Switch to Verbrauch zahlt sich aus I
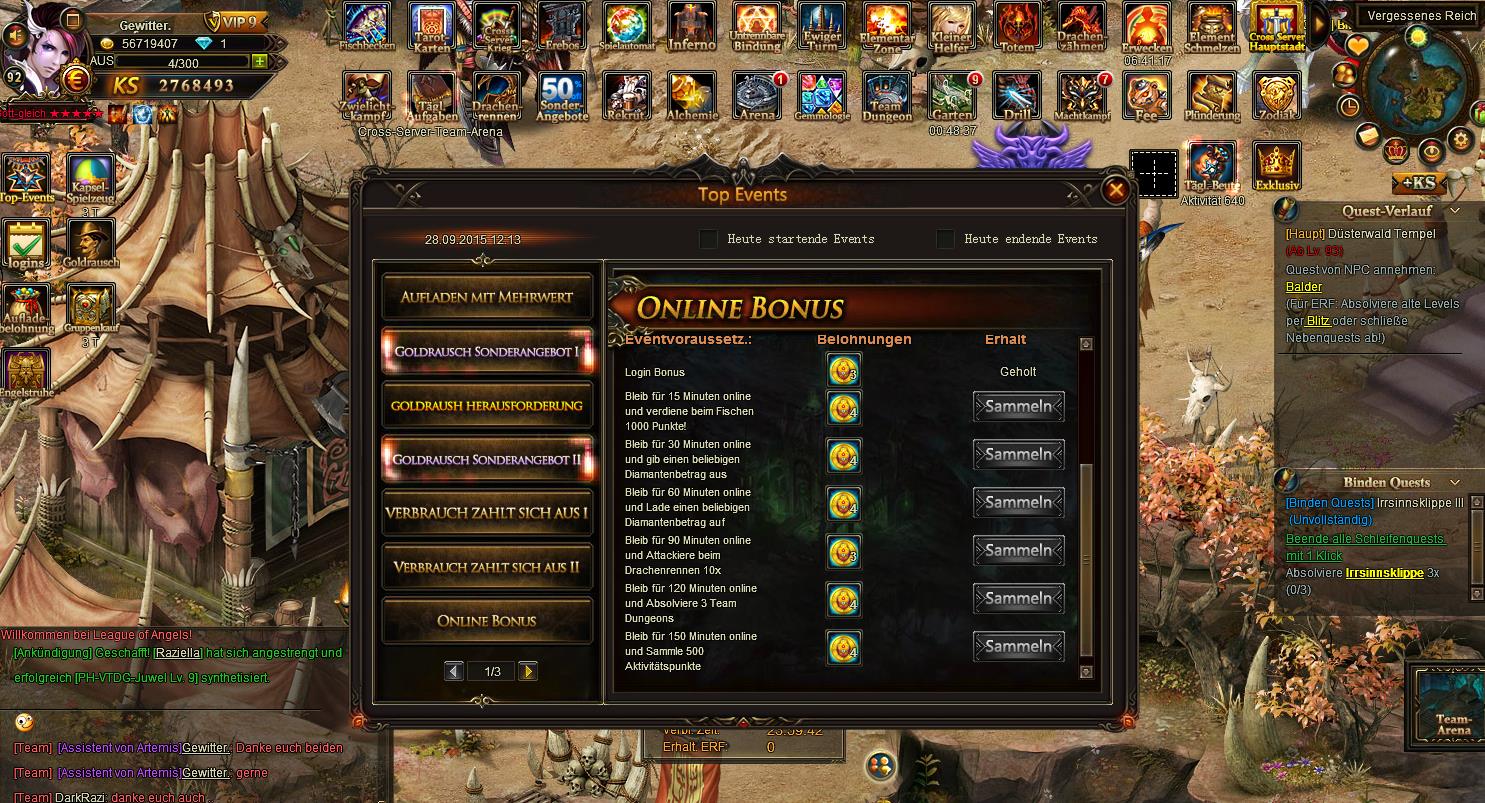The height and width of the screenshot is (803, 1485). coord(487,513)
